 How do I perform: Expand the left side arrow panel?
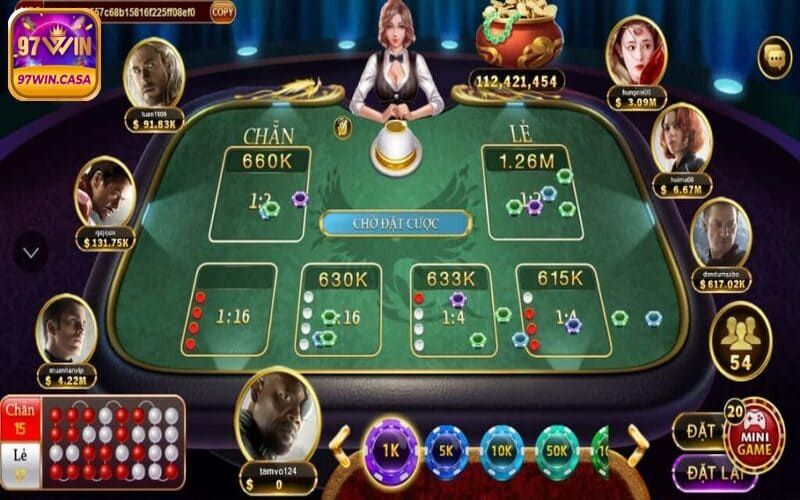pyautogui.click(x=30, y=252)
